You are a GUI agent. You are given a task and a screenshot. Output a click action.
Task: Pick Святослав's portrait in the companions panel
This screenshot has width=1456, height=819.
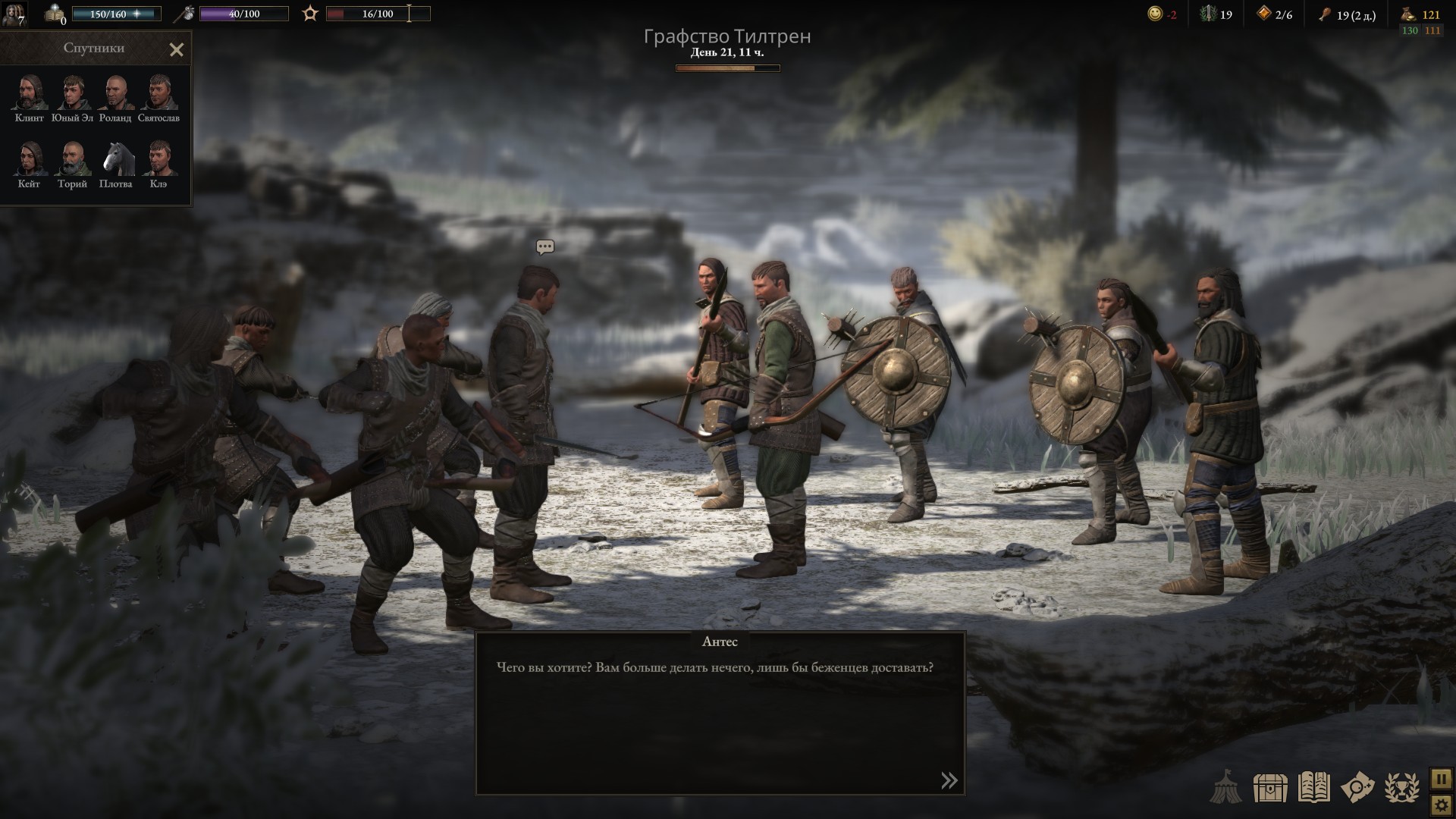(158, 93)
